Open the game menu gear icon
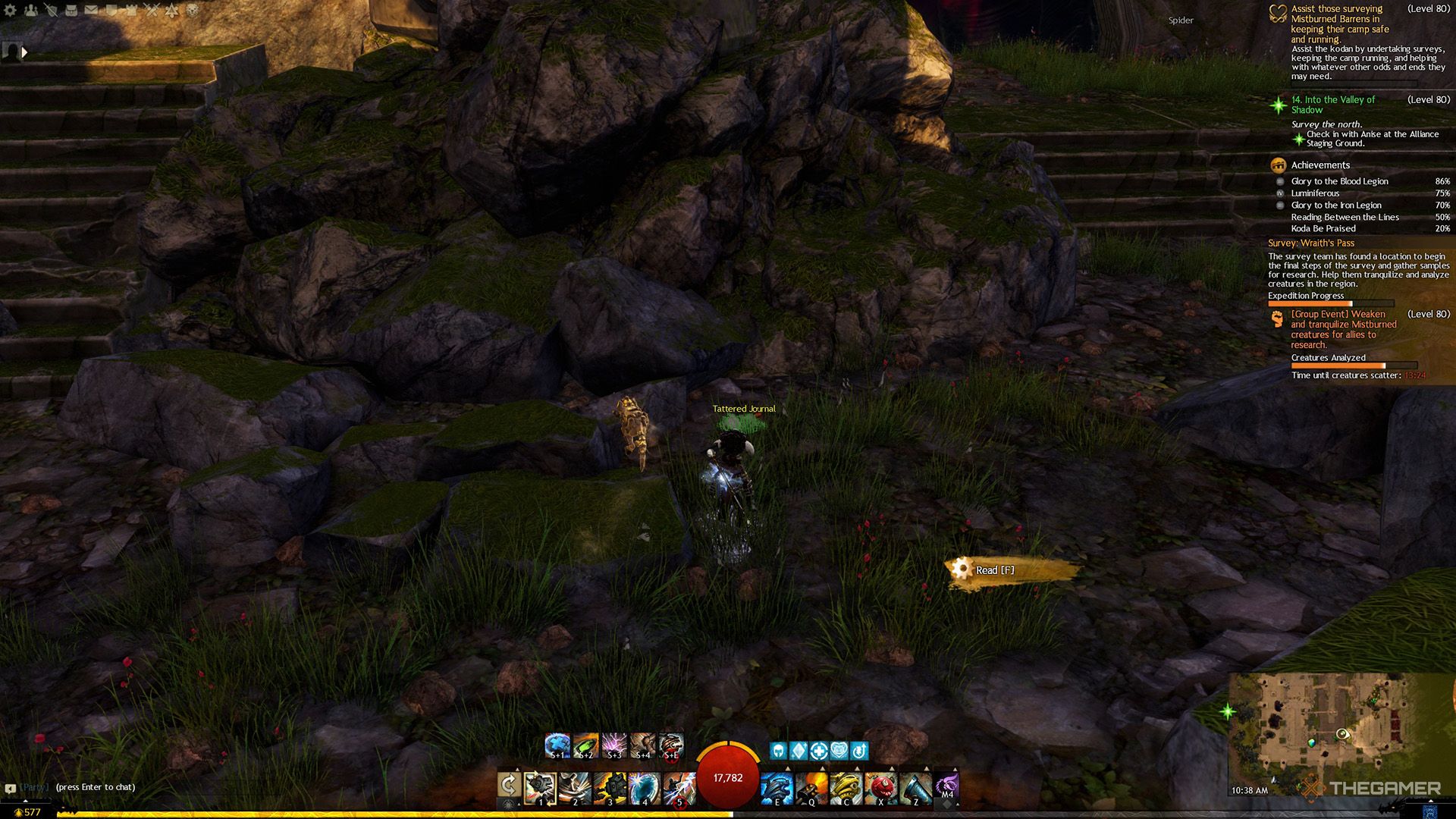This screenshot has width=1456, height=819. coord(11,10)
